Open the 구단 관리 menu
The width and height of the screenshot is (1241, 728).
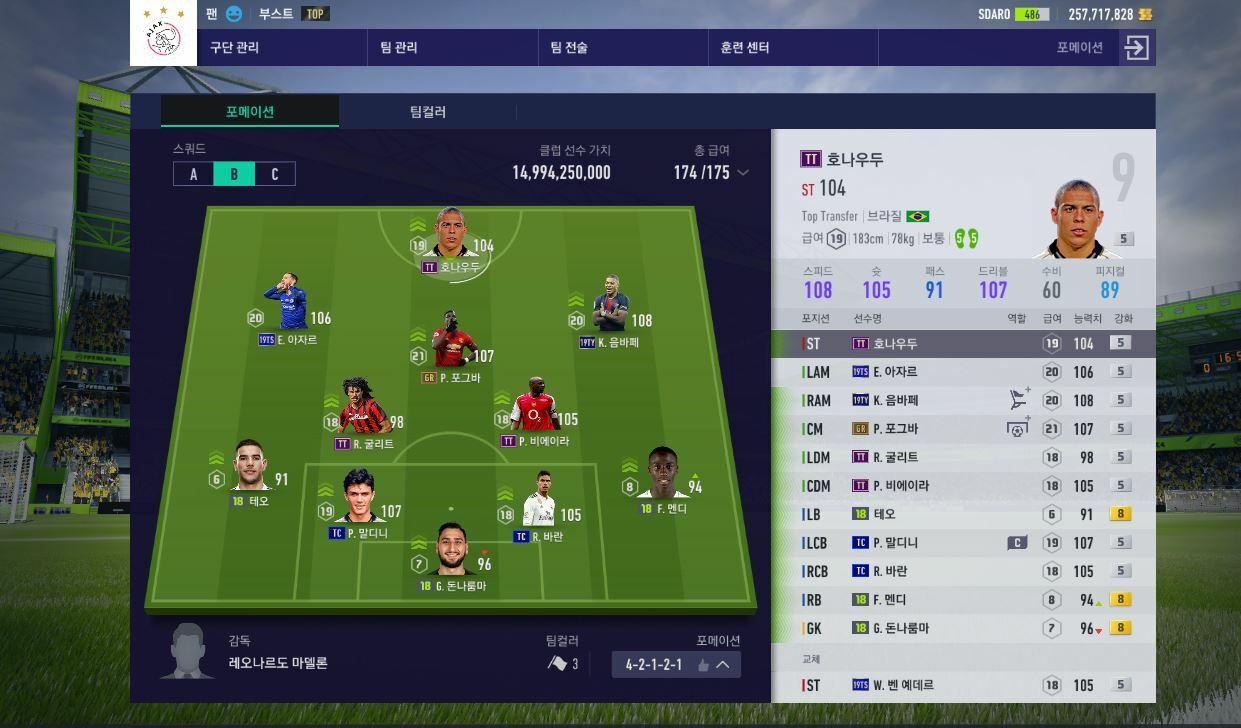tap(235, 48)
